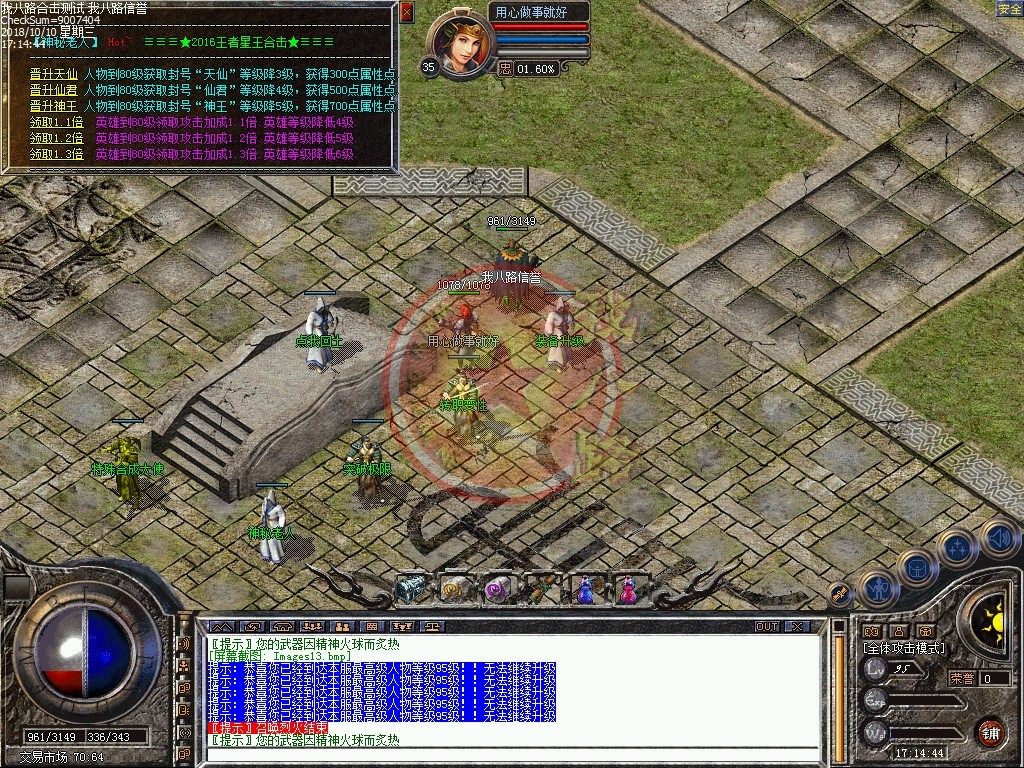
Task: Toggle the speaker sound button
Action: tap(999, 538)
